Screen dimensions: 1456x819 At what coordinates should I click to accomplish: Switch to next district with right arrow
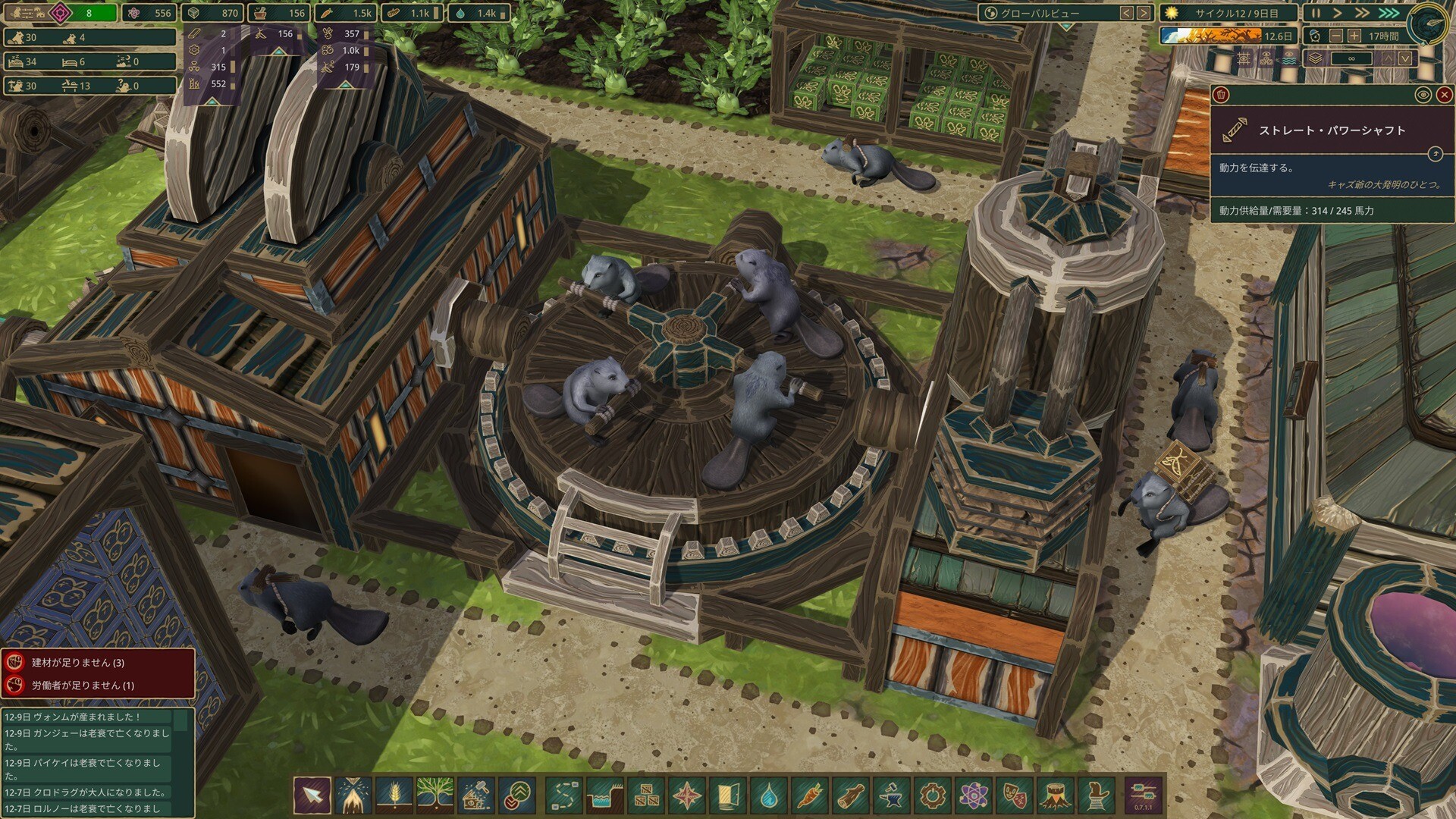point(1144,13)
